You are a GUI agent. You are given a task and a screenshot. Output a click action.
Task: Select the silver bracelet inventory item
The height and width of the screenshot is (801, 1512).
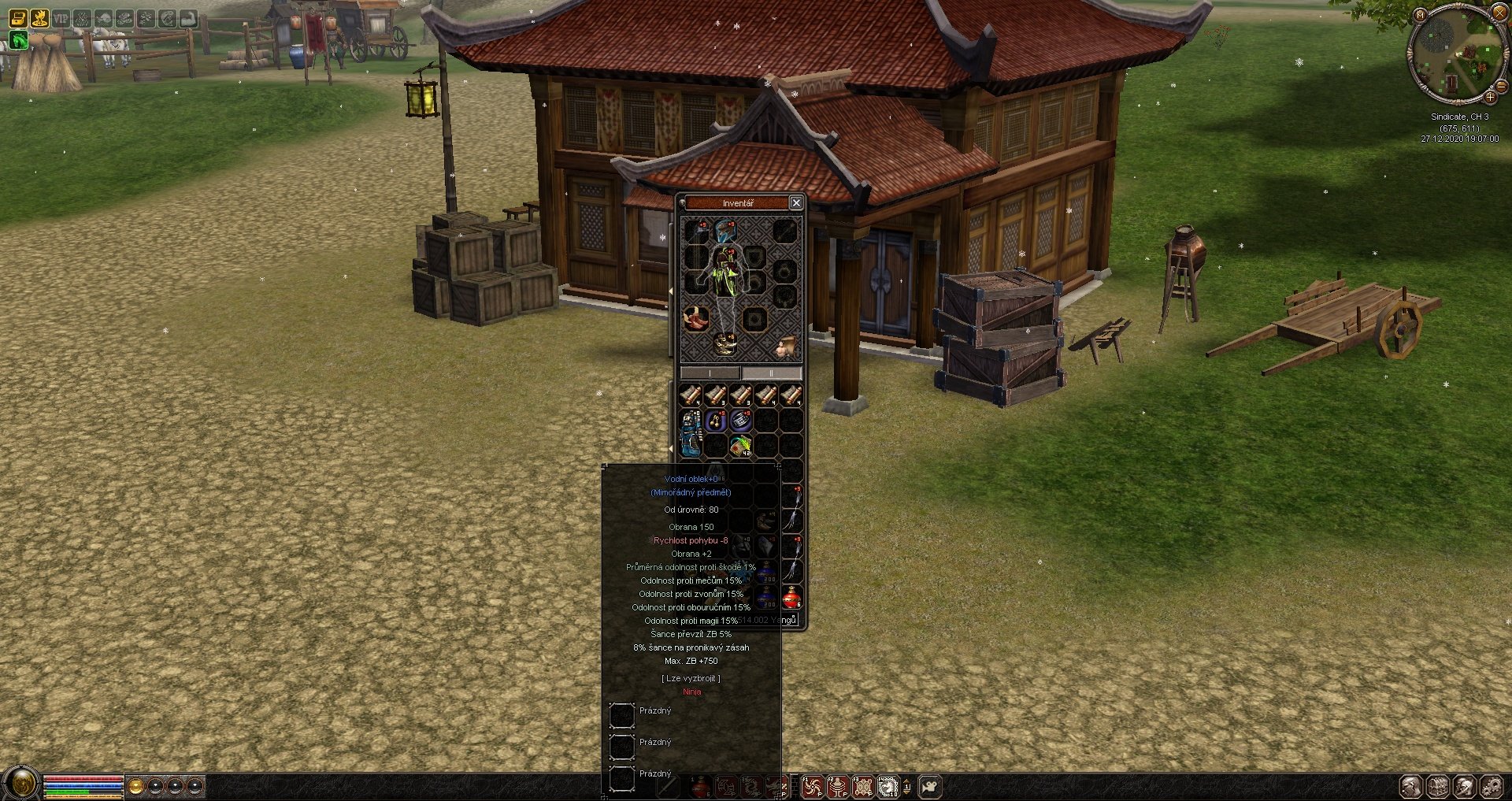click(x=741, y=421)
